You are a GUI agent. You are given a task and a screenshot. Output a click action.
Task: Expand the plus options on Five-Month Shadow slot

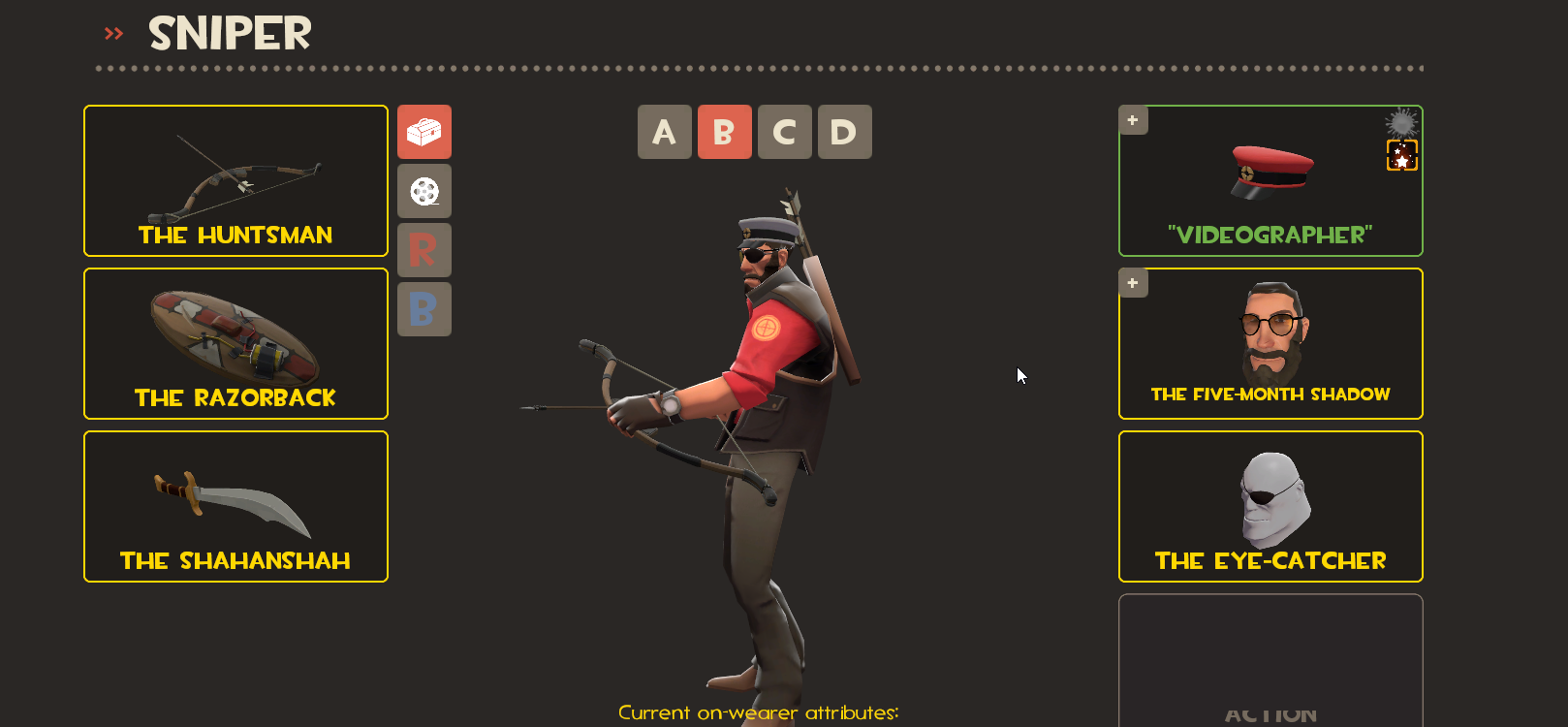1132,282
